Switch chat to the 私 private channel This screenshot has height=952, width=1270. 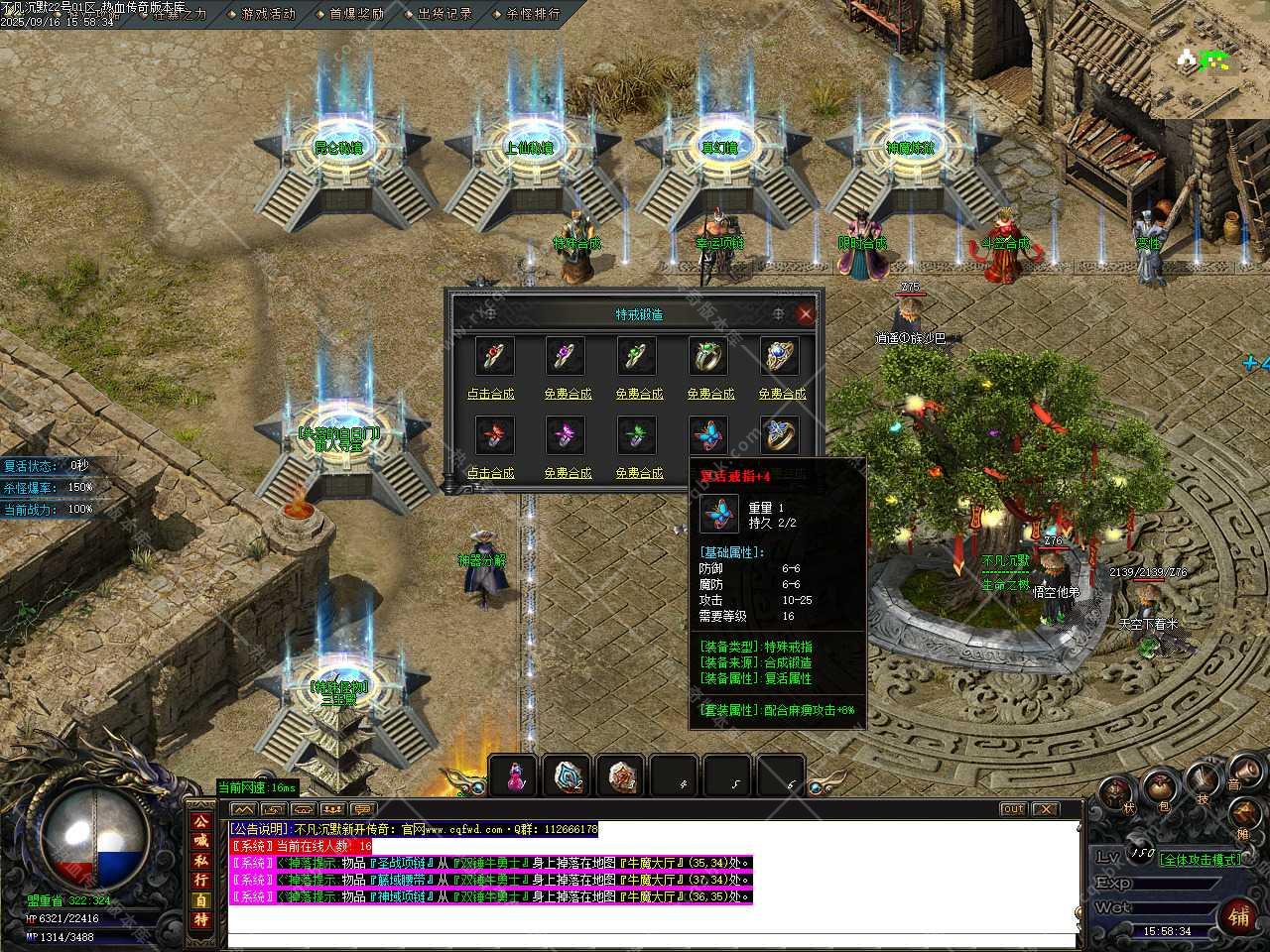coord(201,861)
